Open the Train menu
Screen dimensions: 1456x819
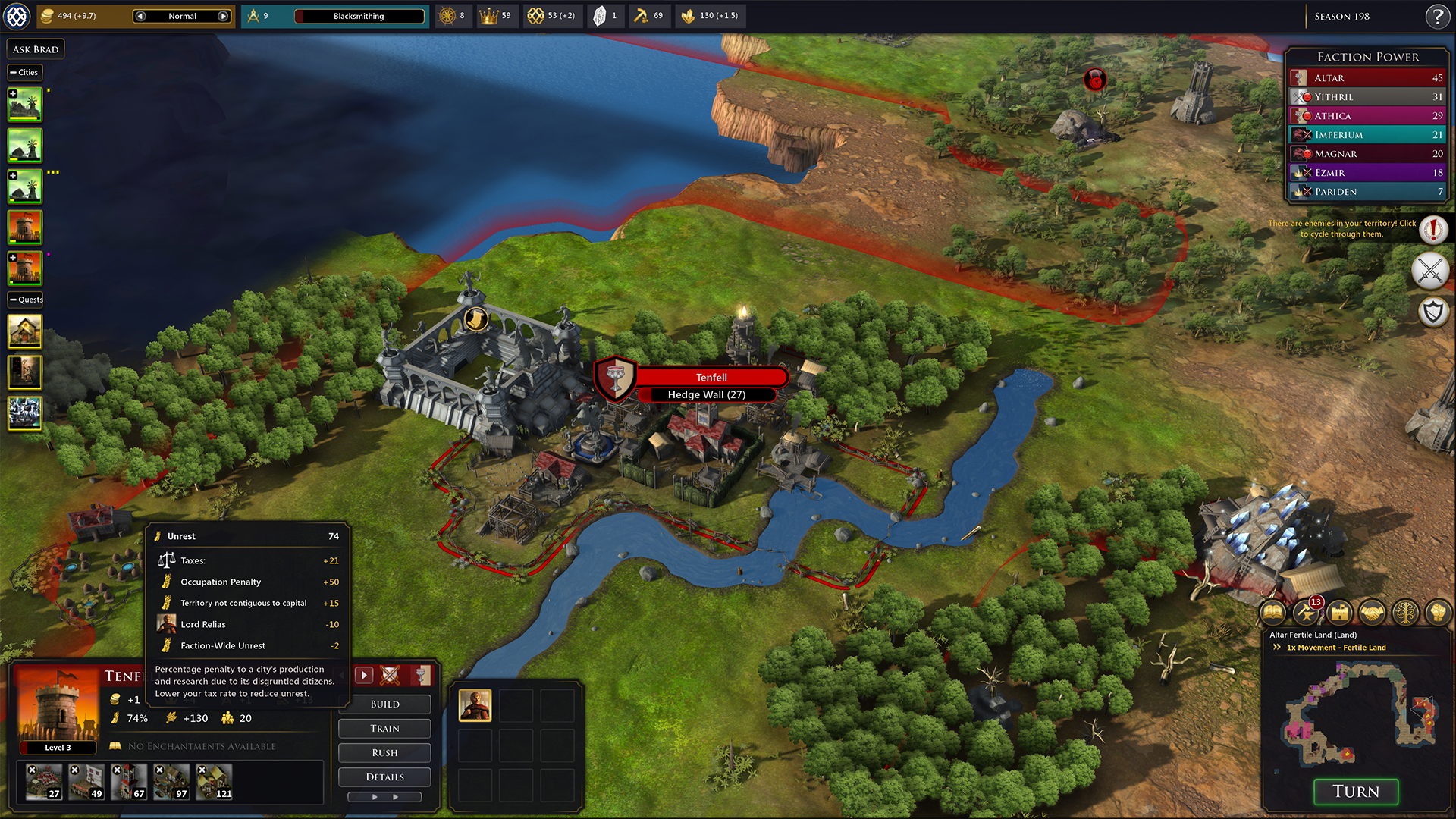point(384,728)
